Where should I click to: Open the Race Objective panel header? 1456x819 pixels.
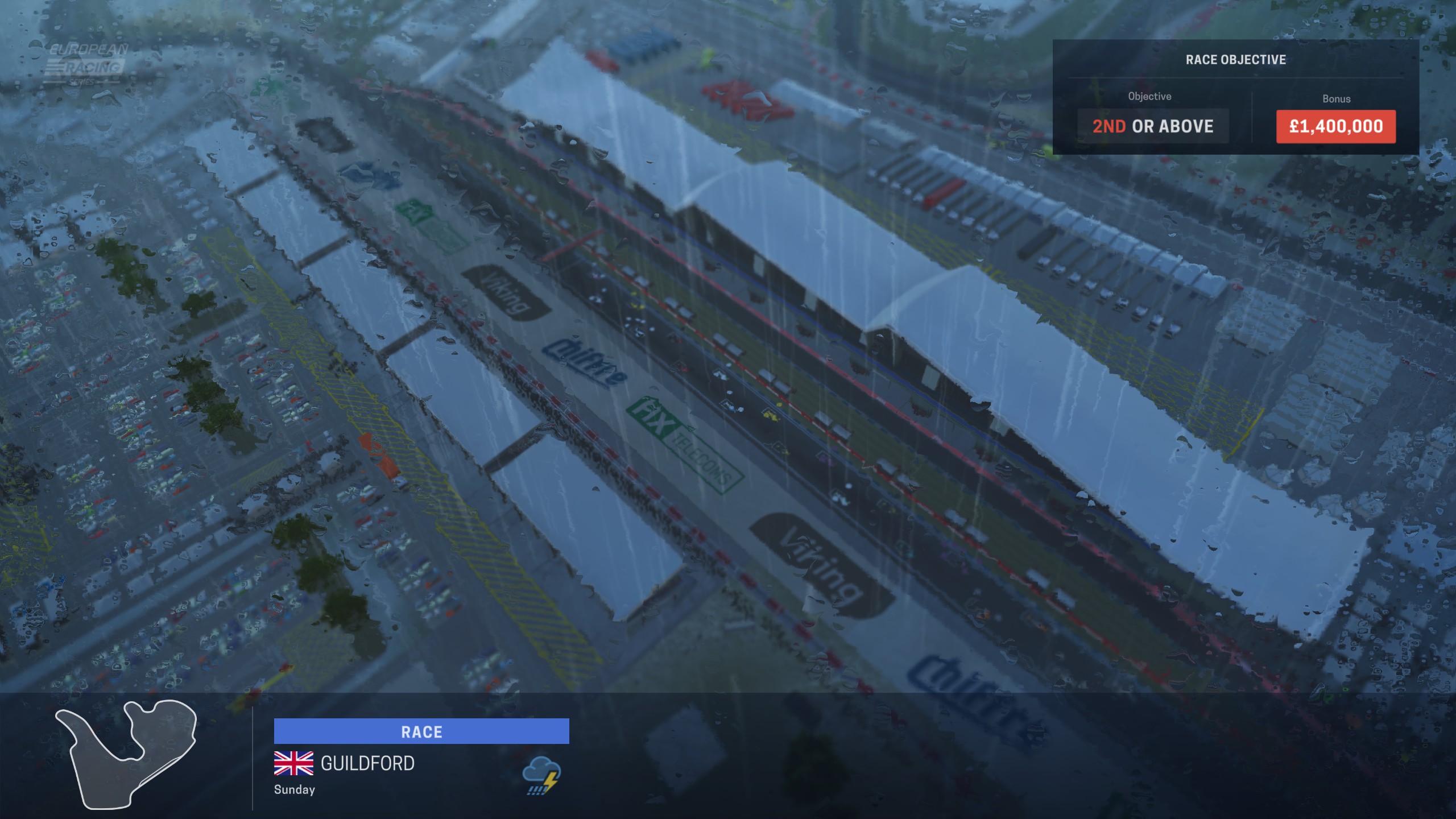[1235, 60]
